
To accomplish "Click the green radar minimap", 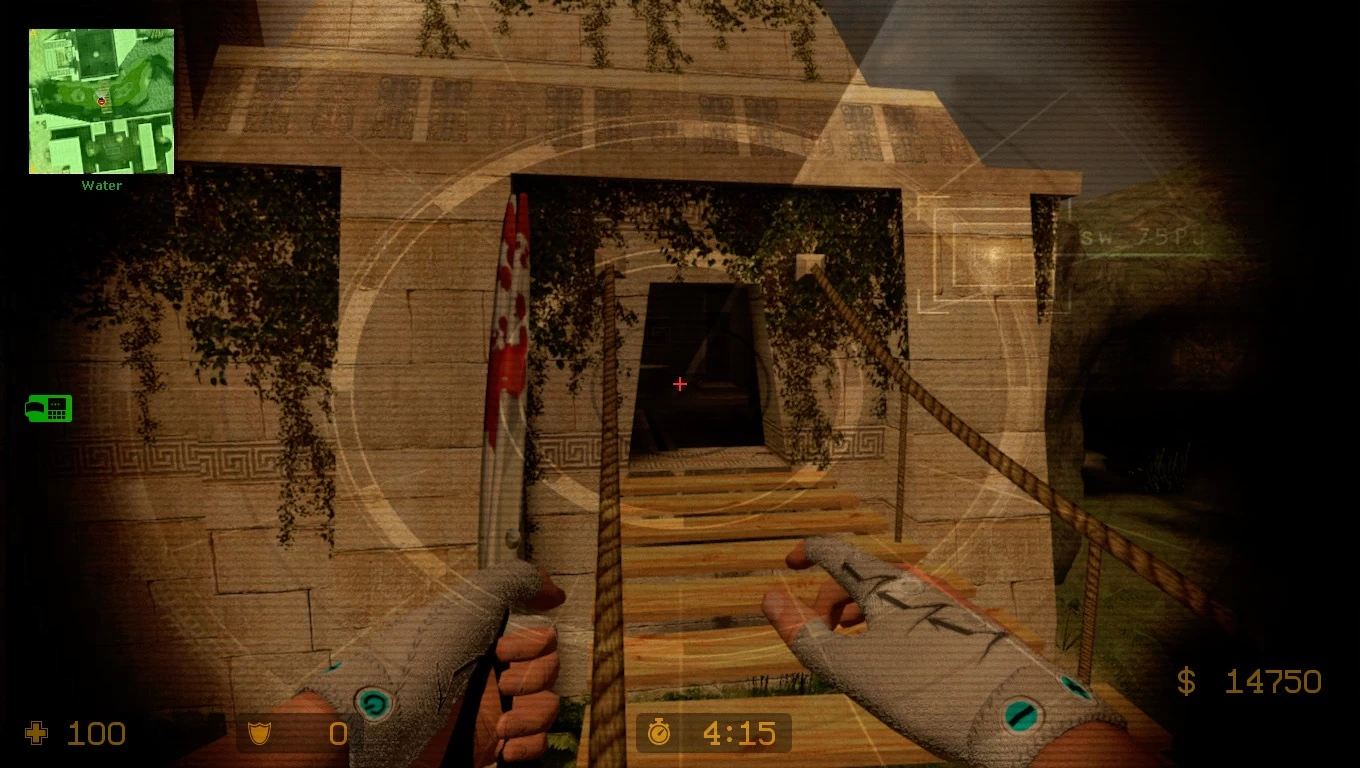I will 101,101.
